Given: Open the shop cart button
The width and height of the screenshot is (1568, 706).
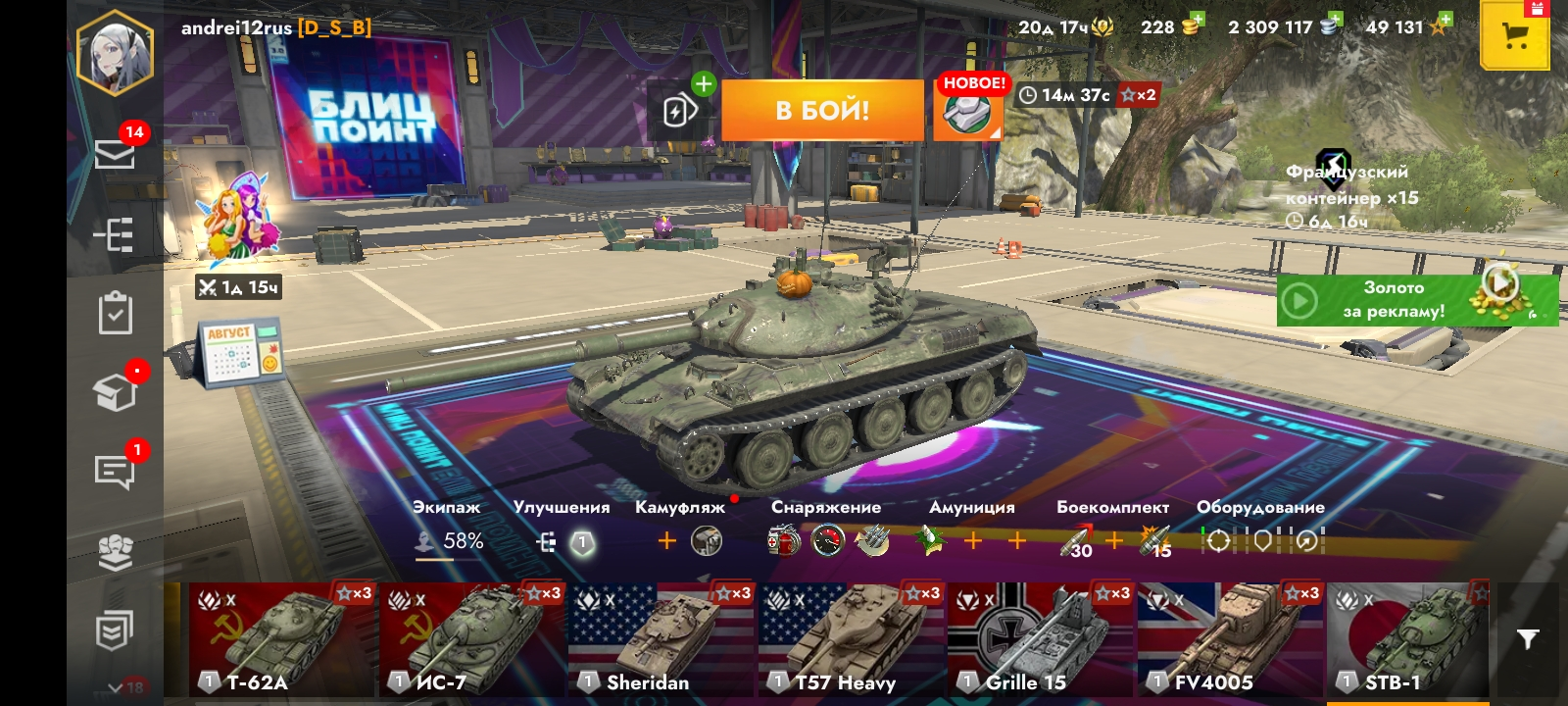Looking at the screenshot, I should point(1514,37).
